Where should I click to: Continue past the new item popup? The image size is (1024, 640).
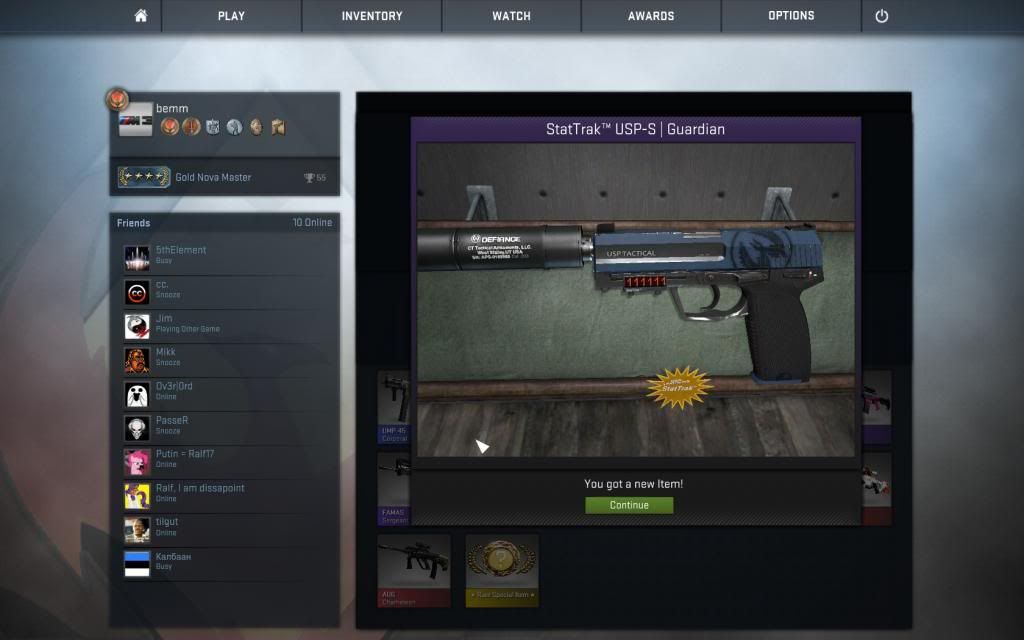629,505
